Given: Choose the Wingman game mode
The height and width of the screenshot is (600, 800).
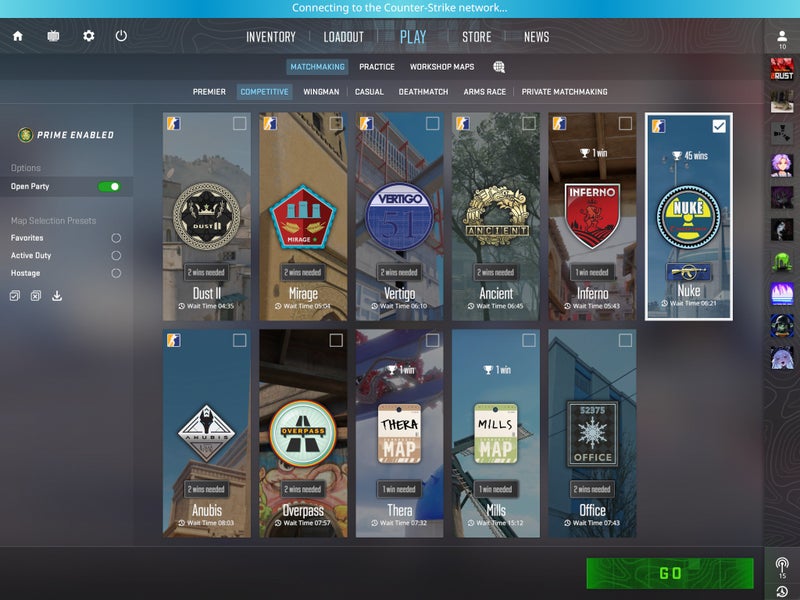Looking at the screenshot, I should pos(321,92).
